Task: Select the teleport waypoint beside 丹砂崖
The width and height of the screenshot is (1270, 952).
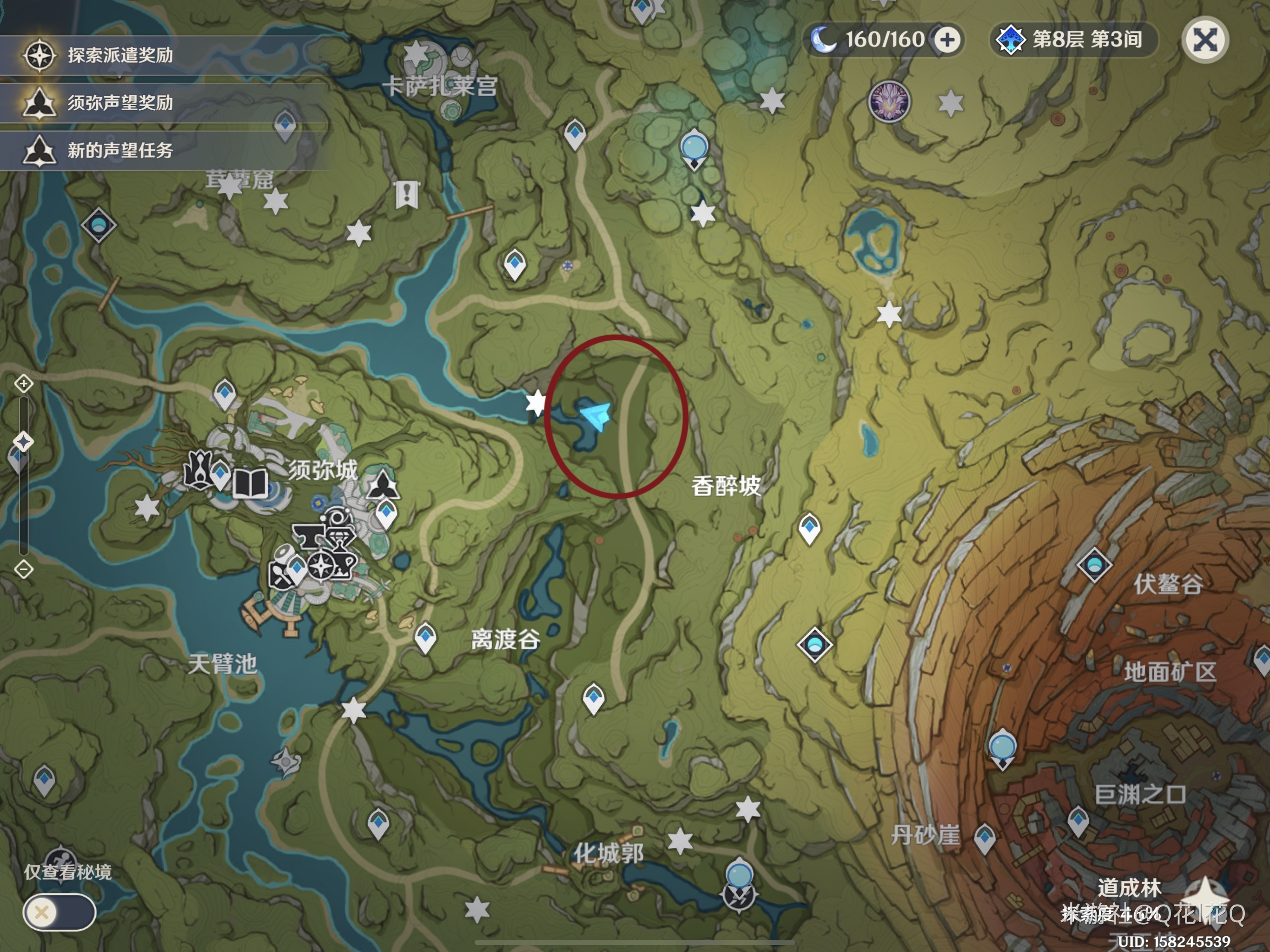Action: [x=985, y=837]
